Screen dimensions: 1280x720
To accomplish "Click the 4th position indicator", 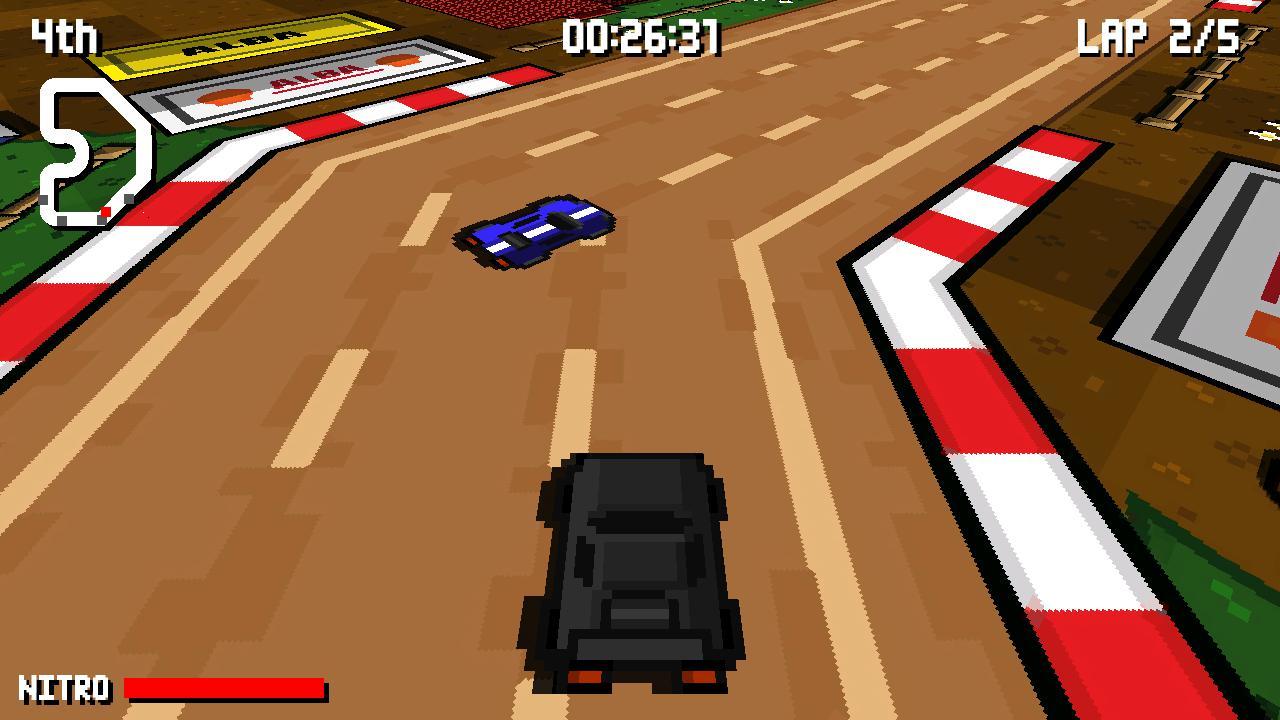I will [62, 36].
